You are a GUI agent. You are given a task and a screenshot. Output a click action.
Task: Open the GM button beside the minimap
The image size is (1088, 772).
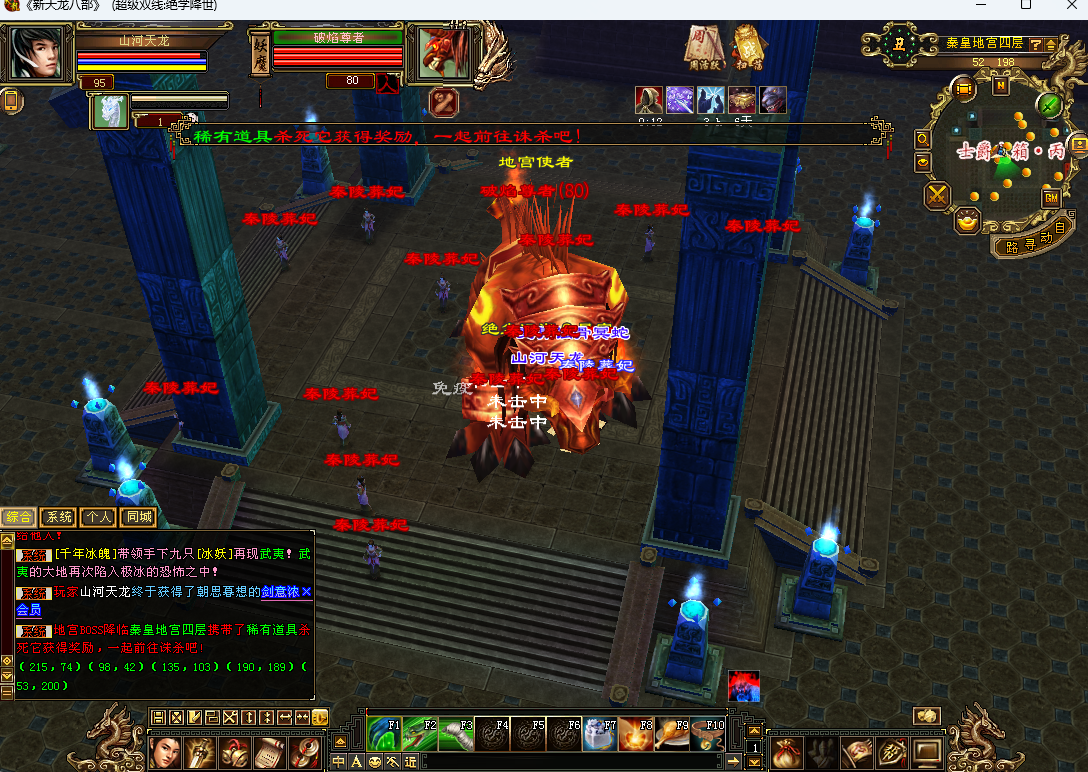(1051, 198)
